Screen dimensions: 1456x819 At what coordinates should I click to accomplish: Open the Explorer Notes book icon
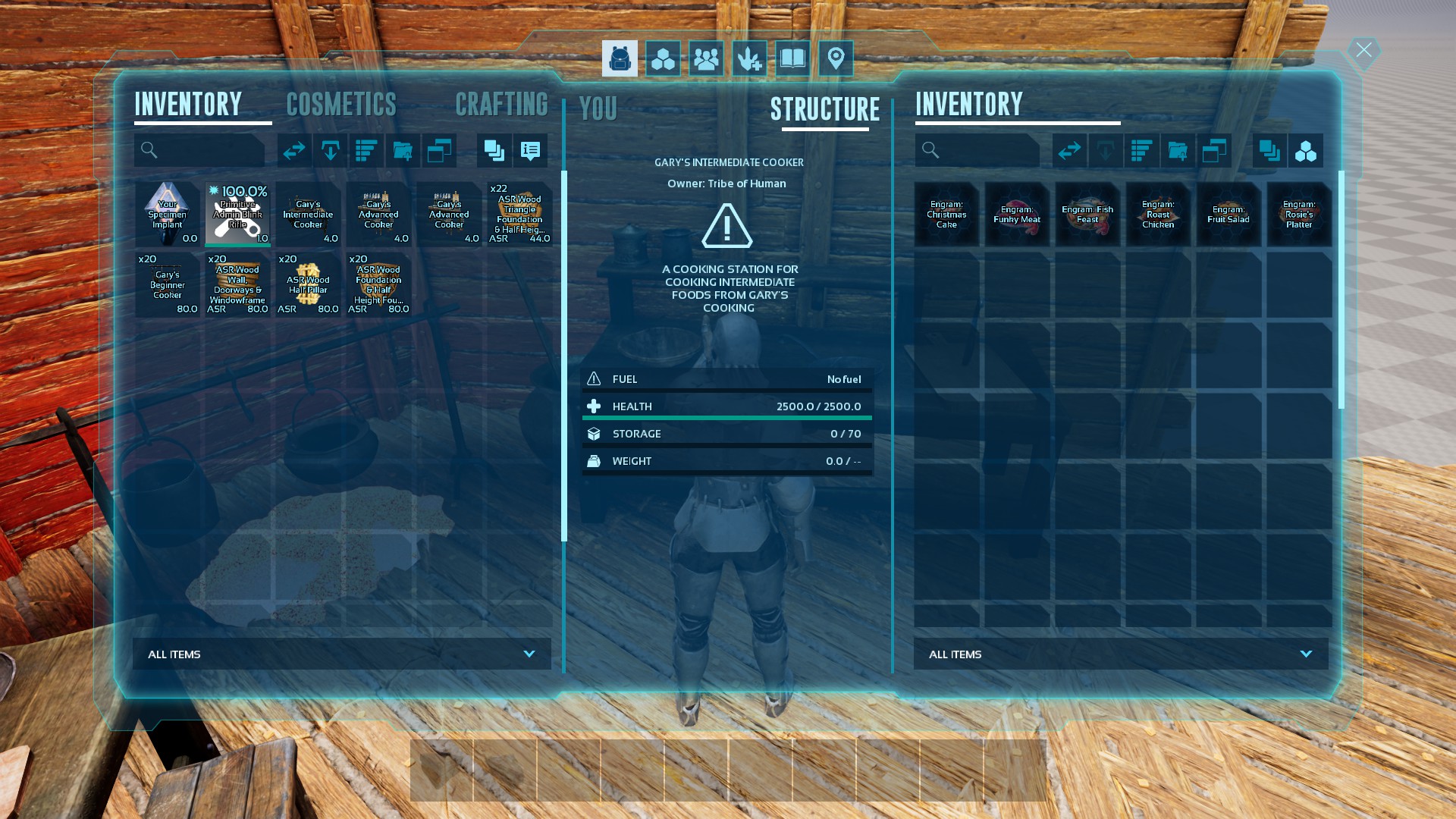(792, 58)
